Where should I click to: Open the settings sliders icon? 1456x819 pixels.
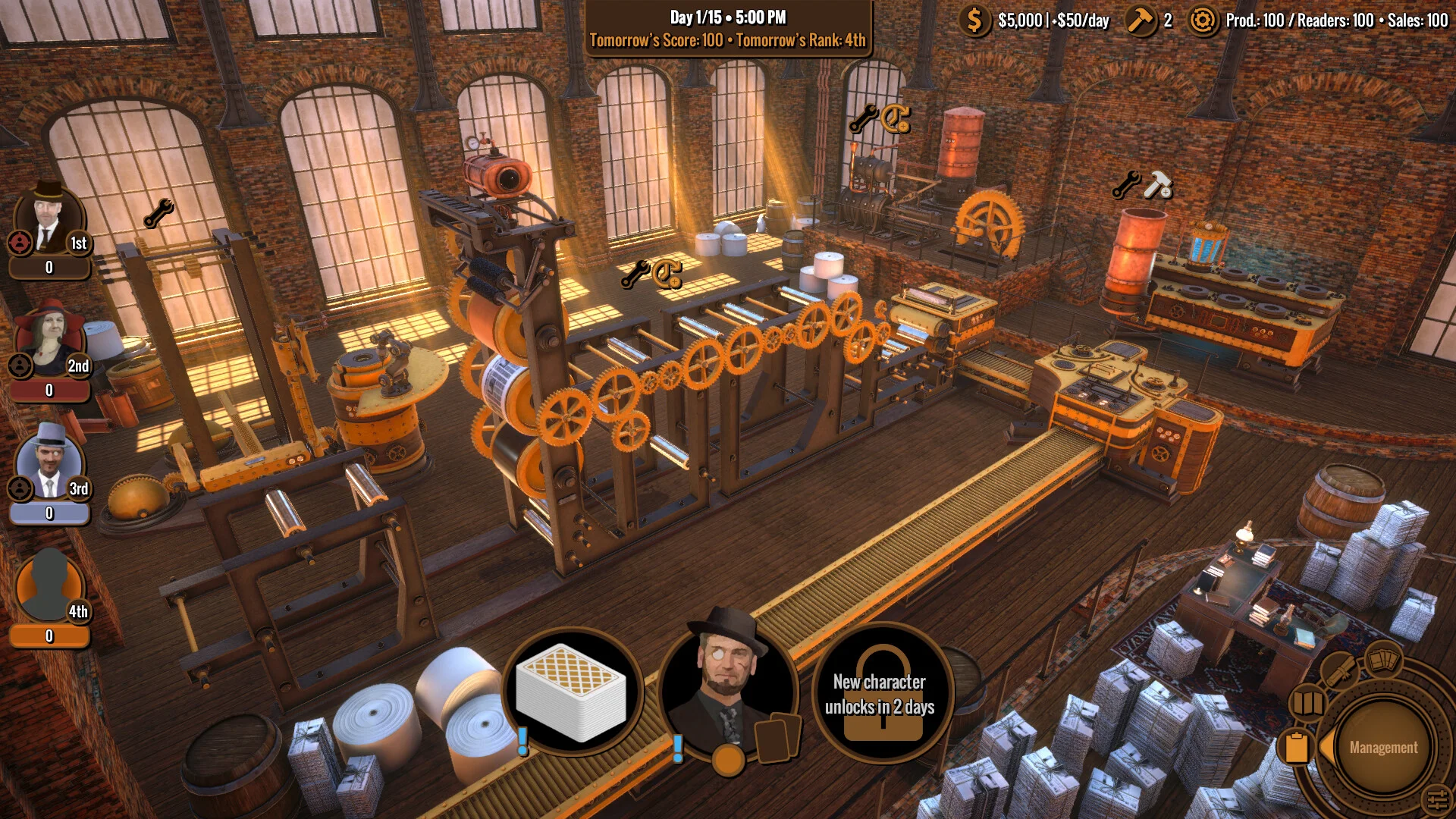1436,799
